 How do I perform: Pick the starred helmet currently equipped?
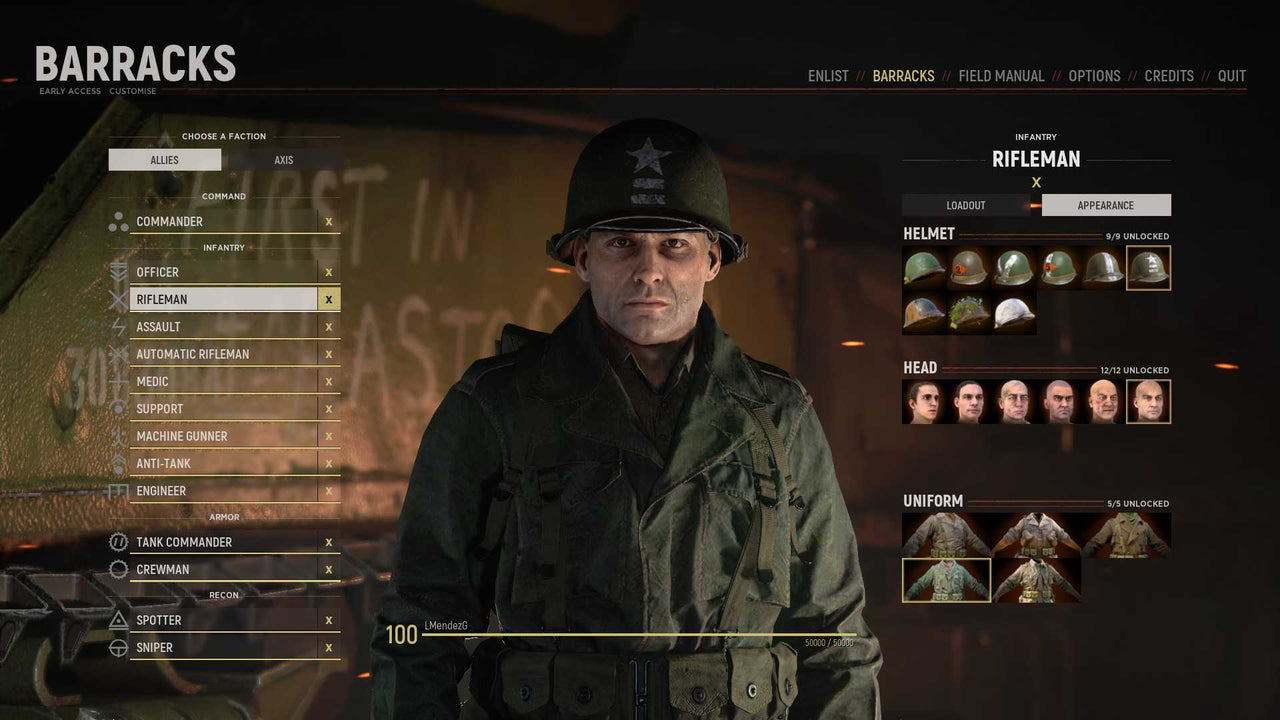[x=1148, y=267]
